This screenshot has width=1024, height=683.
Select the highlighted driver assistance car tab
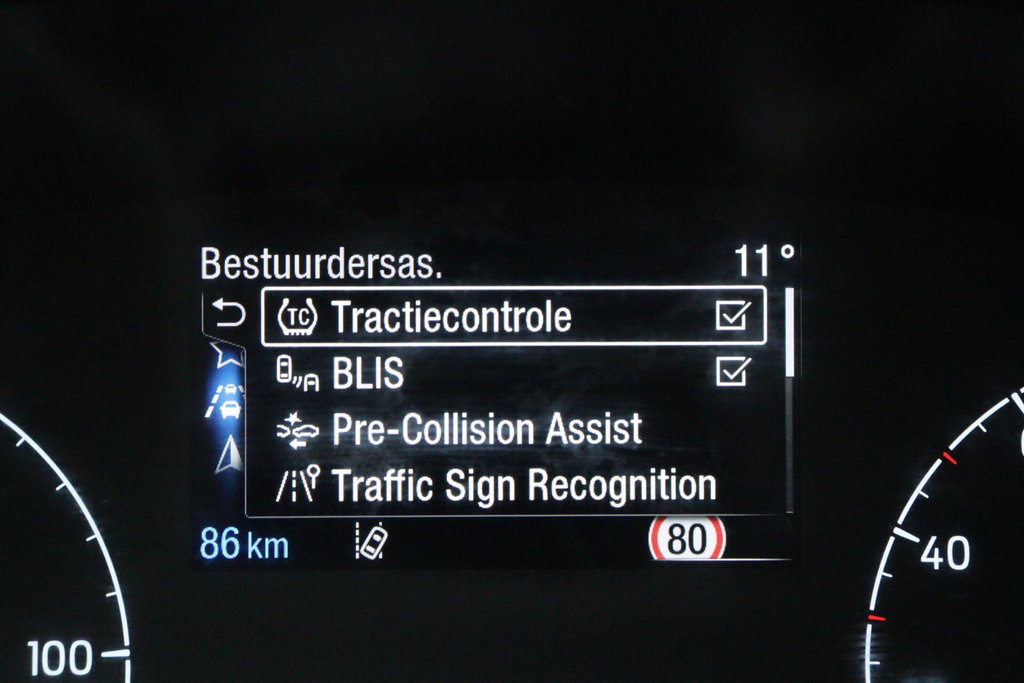click(x=229, y=400)
